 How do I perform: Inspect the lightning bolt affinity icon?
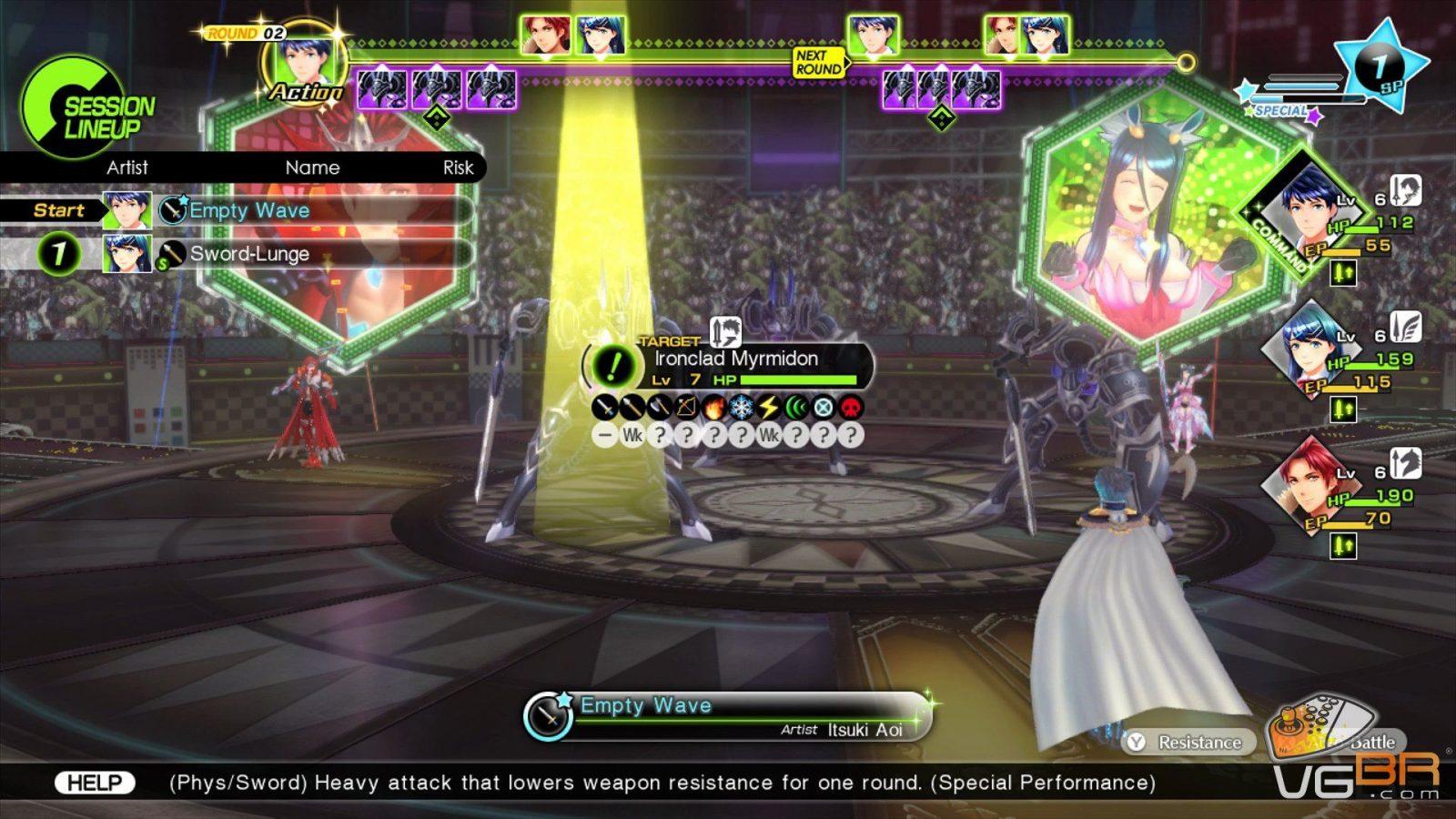pos(769,408)
